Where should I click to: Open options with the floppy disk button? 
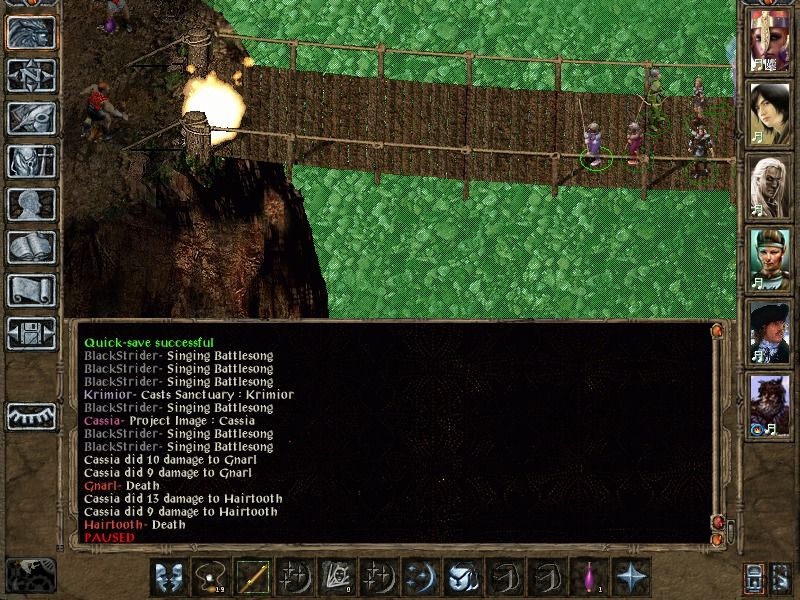coord(31,333)
